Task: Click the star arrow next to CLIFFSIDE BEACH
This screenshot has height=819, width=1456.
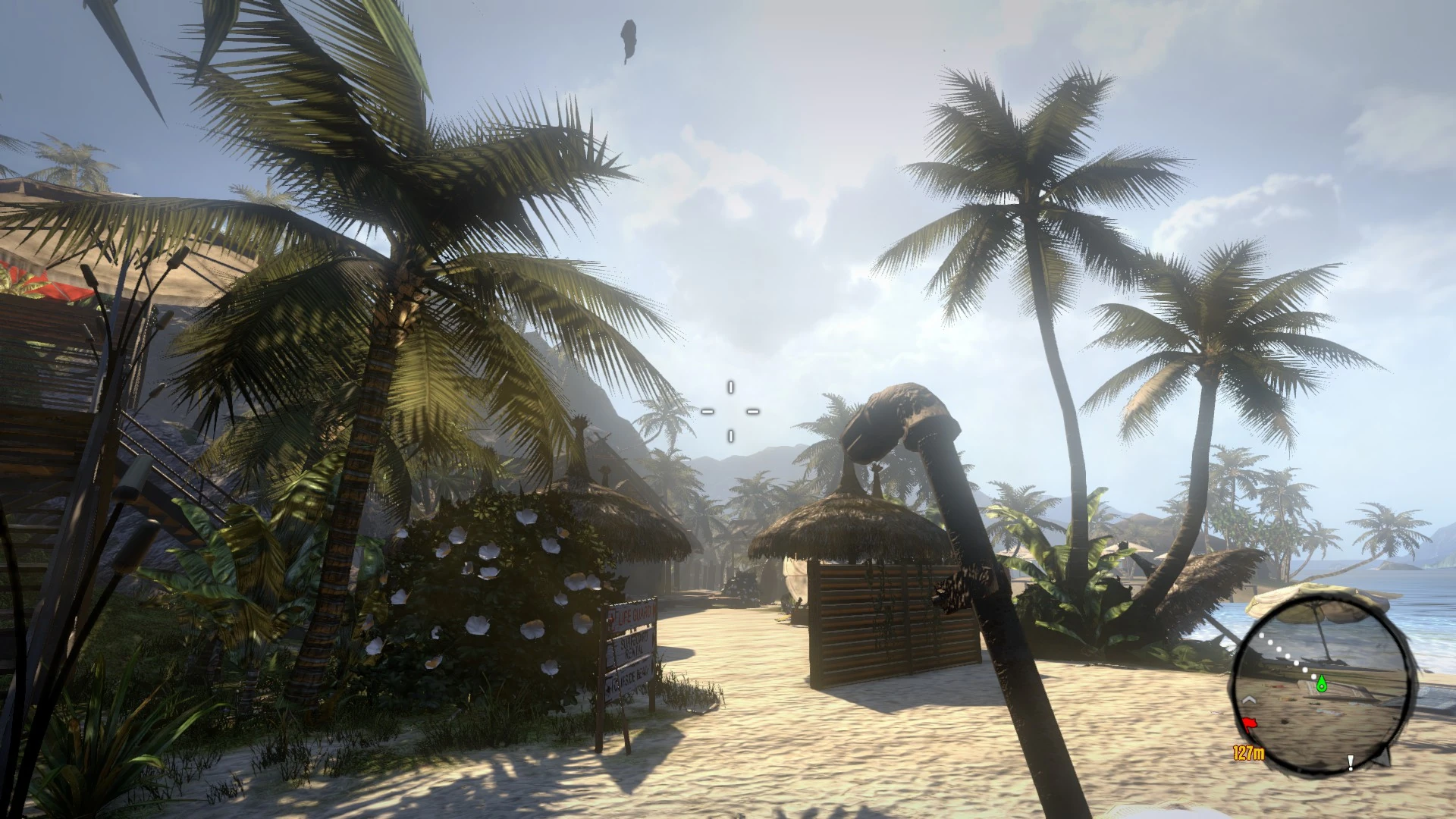Action: pos(607,689)
